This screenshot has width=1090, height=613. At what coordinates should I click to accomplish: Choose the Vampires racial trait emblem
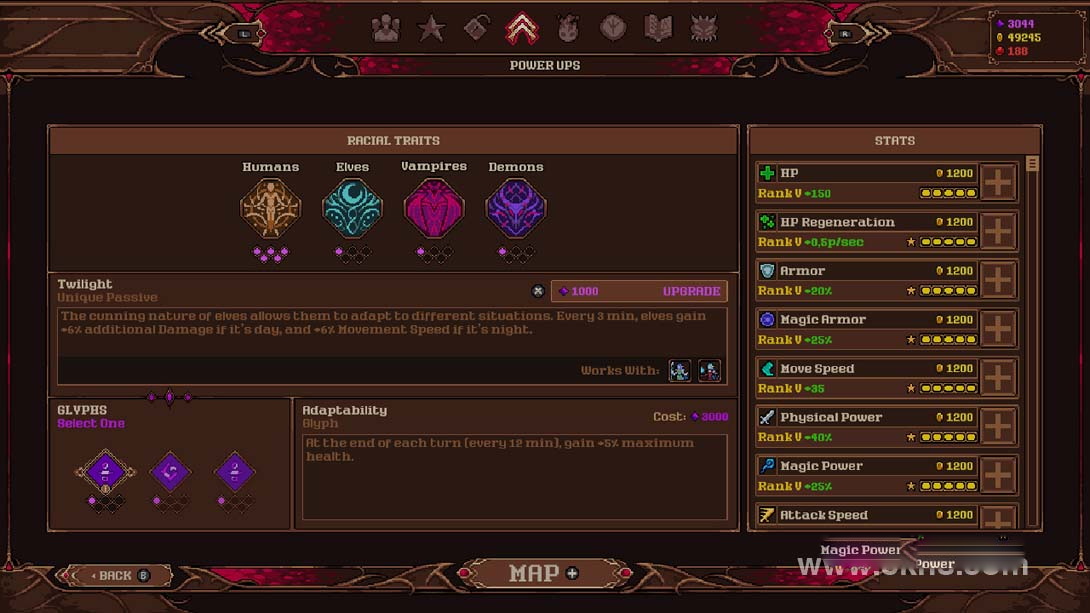click(x=434, y=208)
